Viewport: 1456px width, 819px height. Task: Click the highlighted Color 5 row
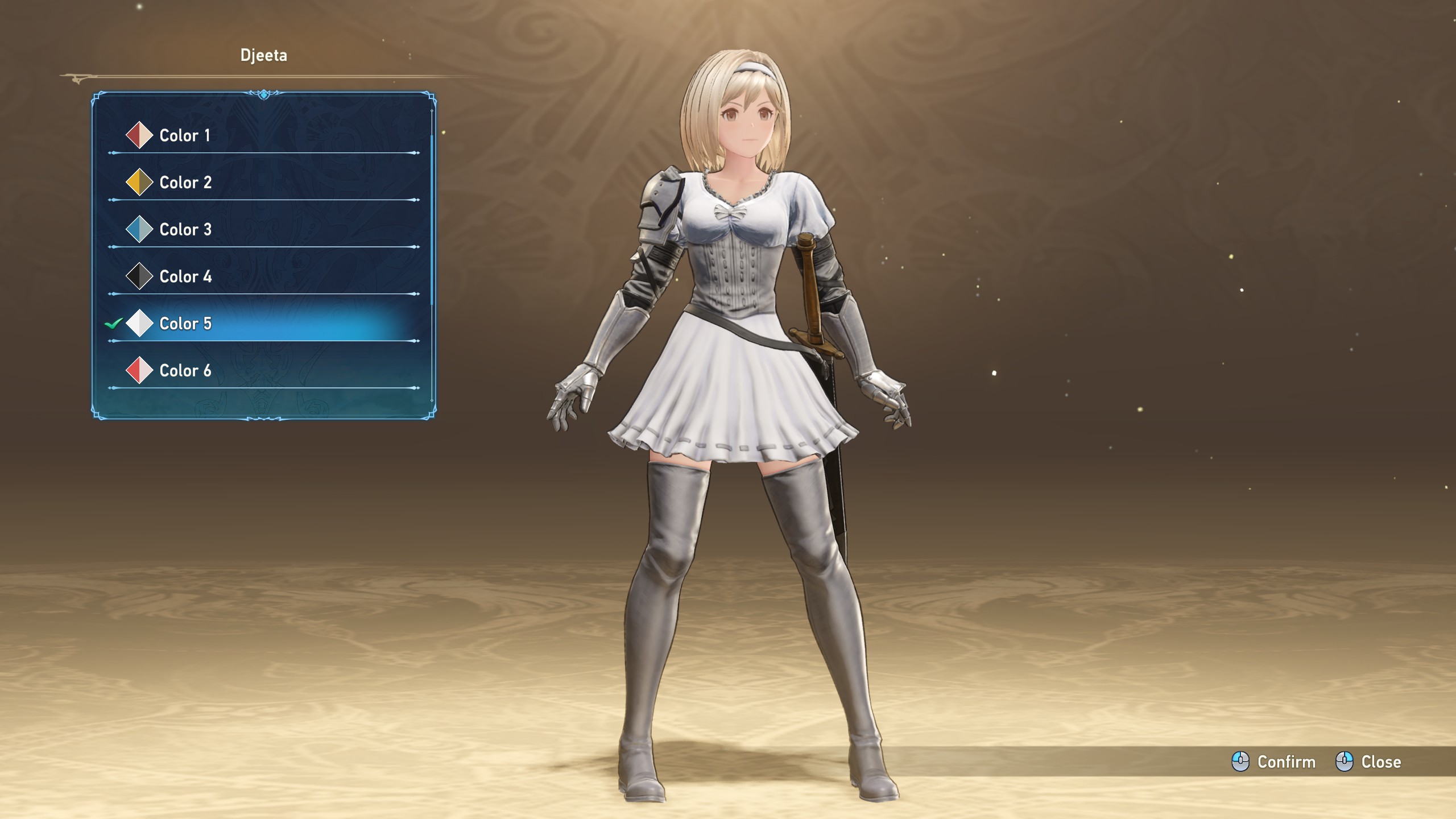click(186, 324)
